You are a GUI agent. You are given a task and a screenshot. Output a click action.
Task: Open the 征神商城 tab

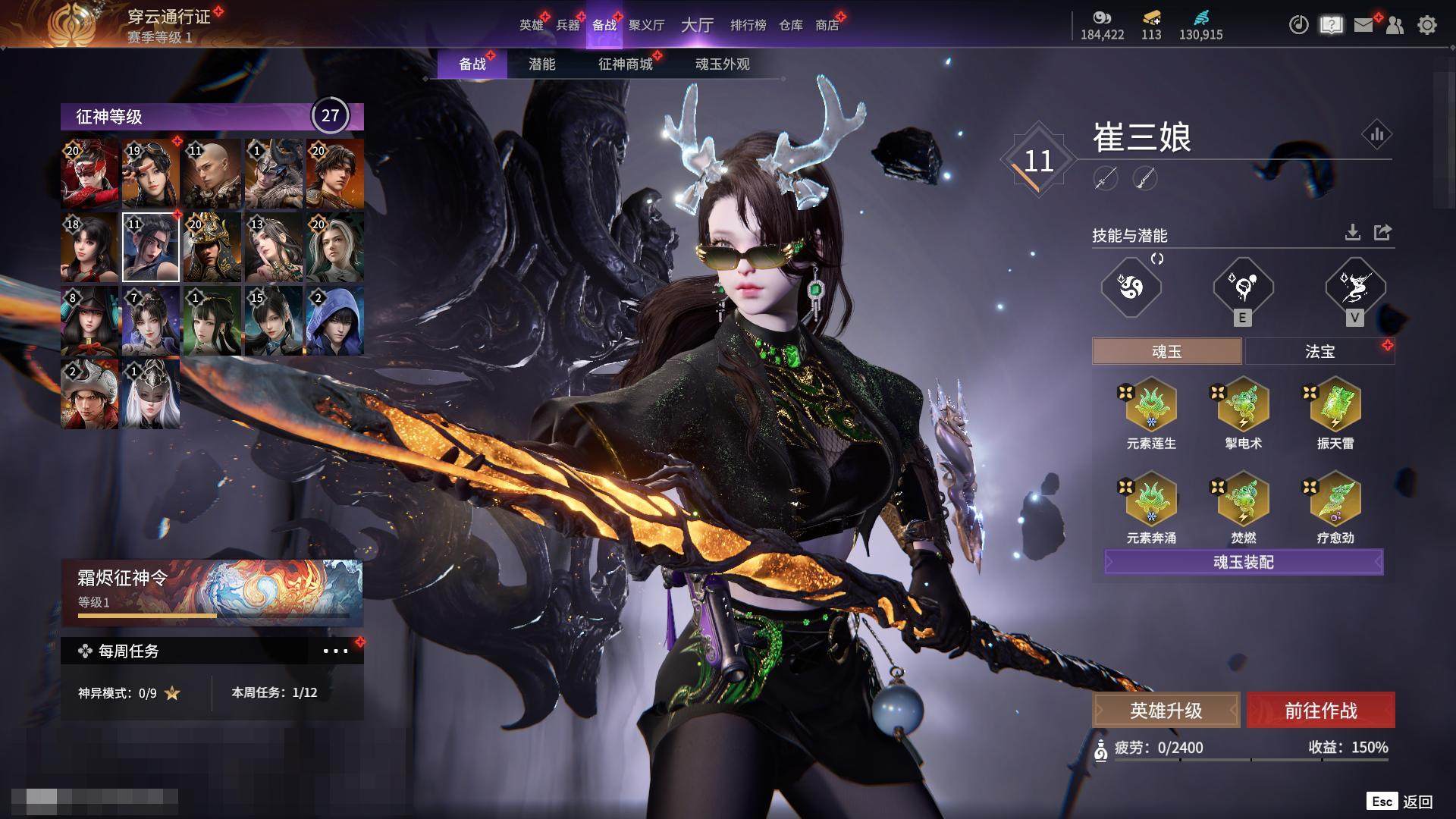pos(625,64)
